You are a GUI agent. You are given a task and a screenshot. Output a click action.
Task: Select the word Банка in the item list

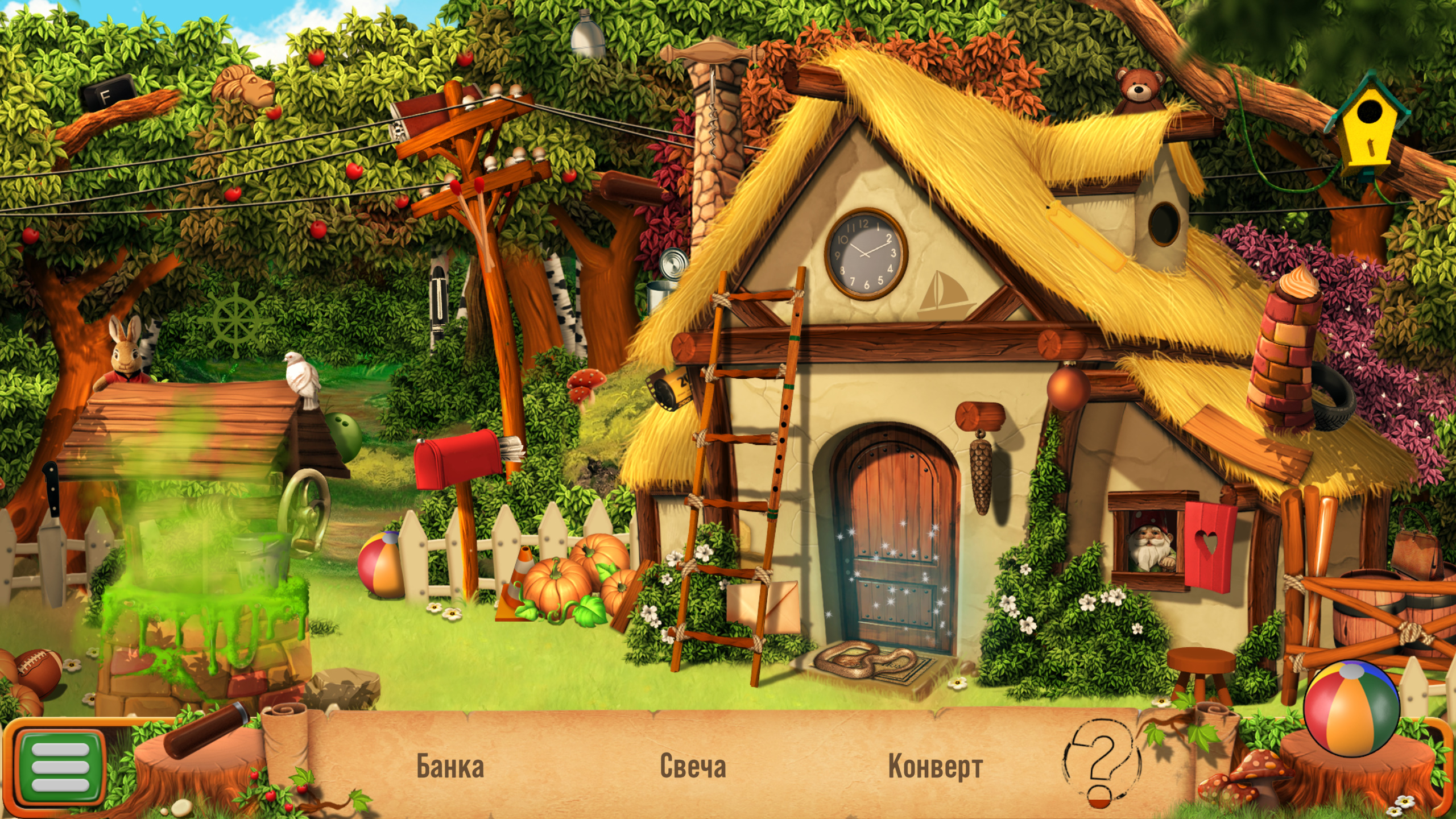450,766
